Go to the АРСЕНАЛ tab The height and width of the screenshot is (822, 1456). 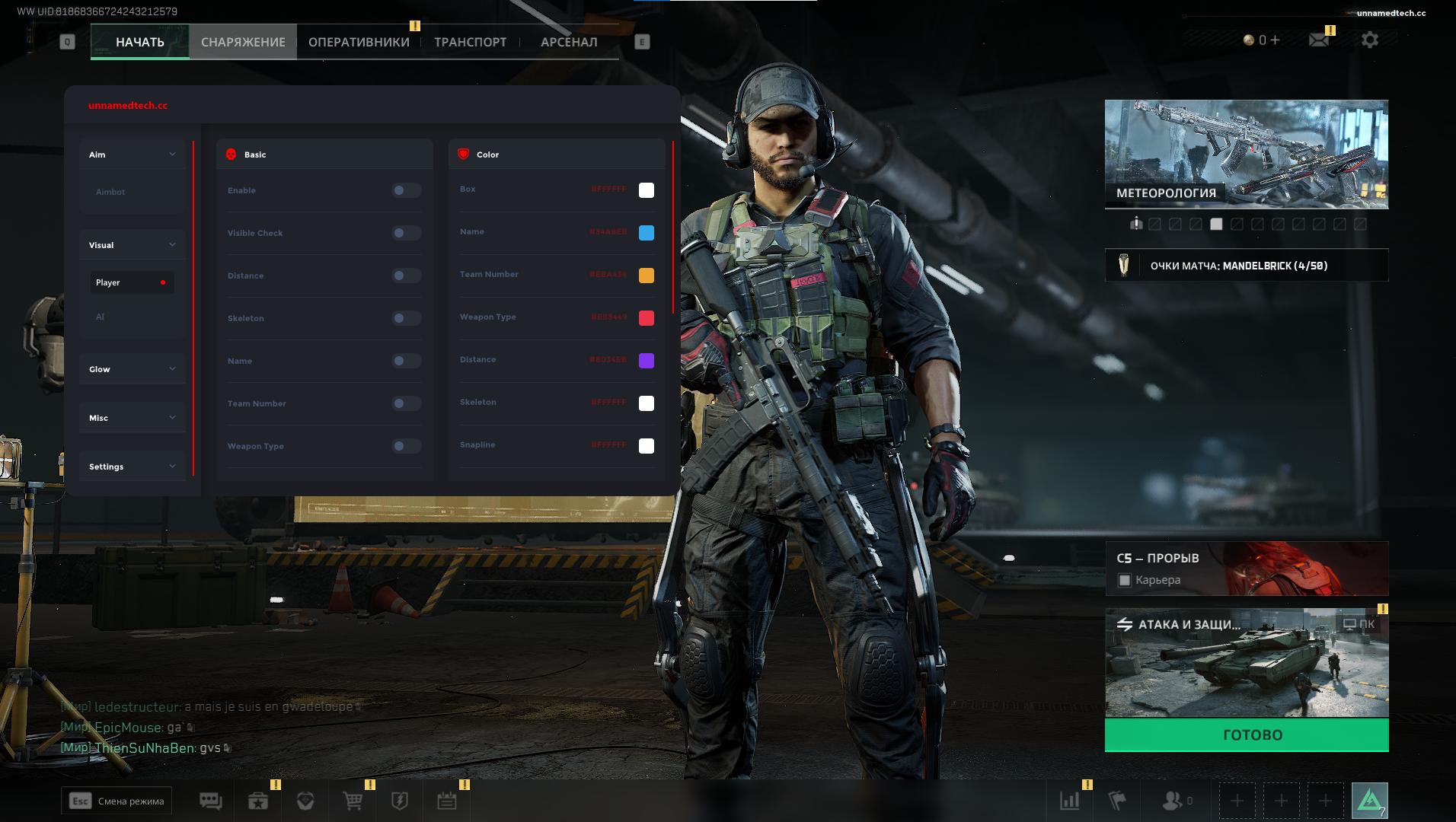click(569, 42)
